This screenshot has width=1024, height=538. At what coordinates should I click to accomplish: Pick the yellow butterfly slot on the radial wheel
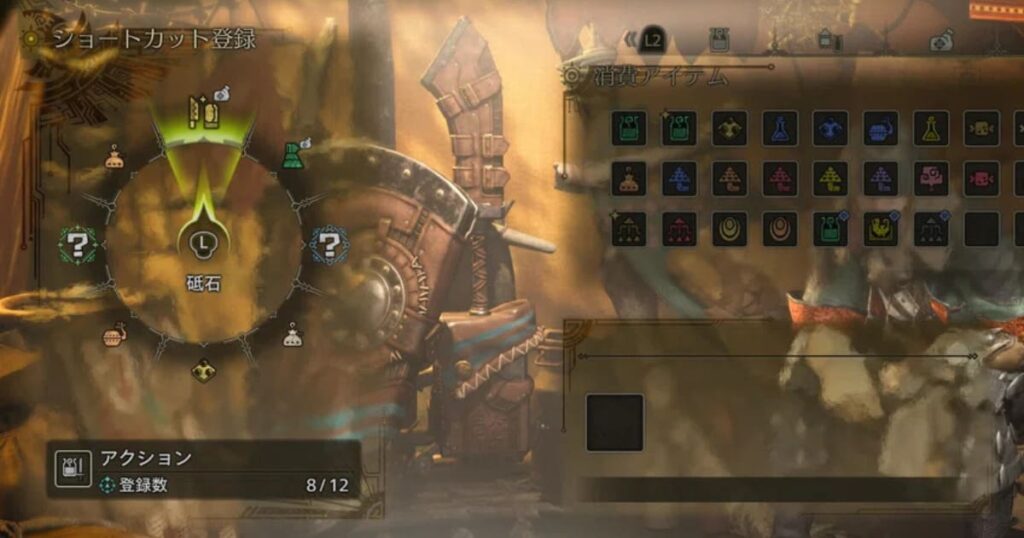[x=204, y=370]
